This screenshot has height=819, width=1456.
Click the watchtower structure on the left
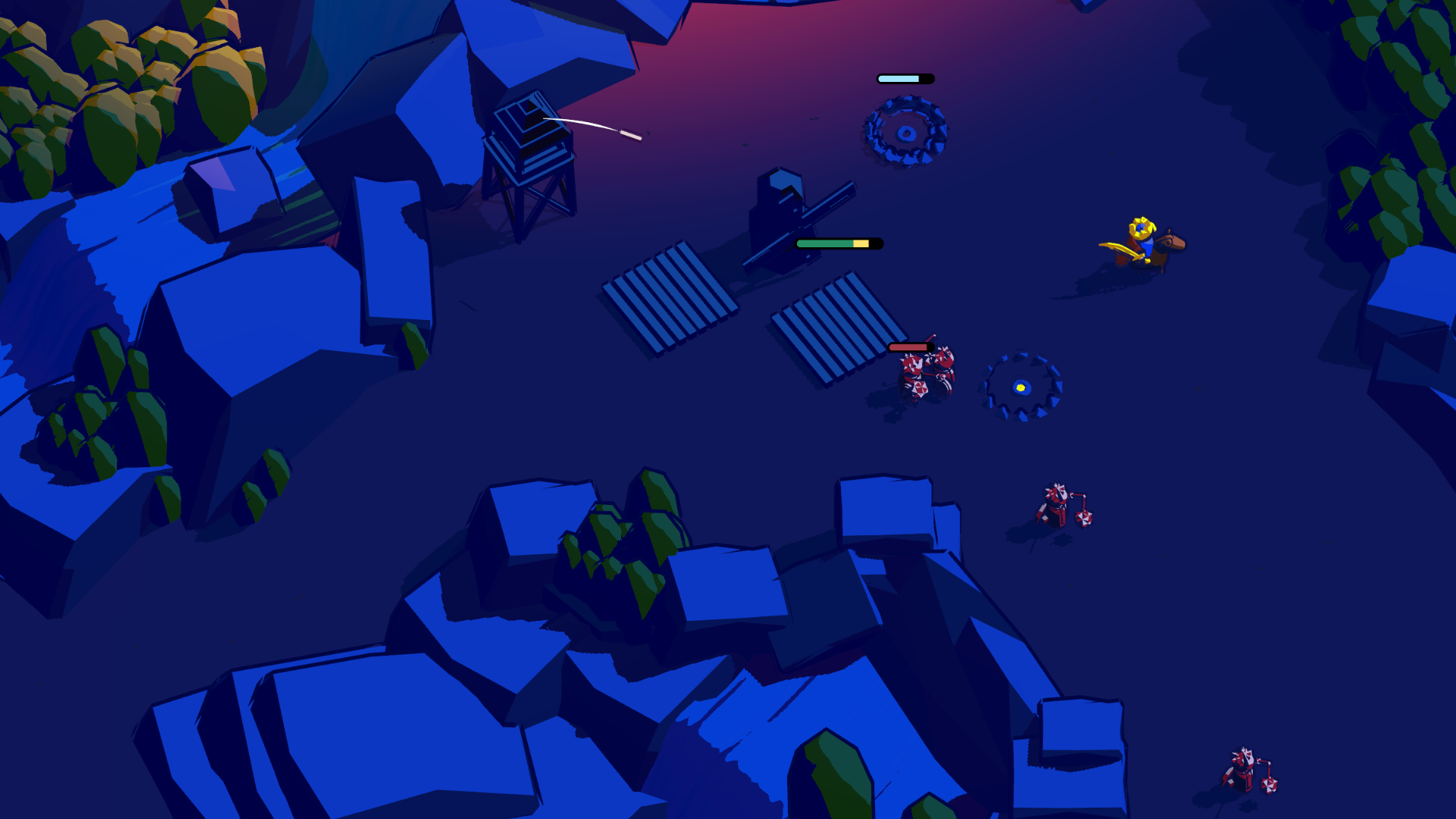pyautogui.click(x=531, y=159)
